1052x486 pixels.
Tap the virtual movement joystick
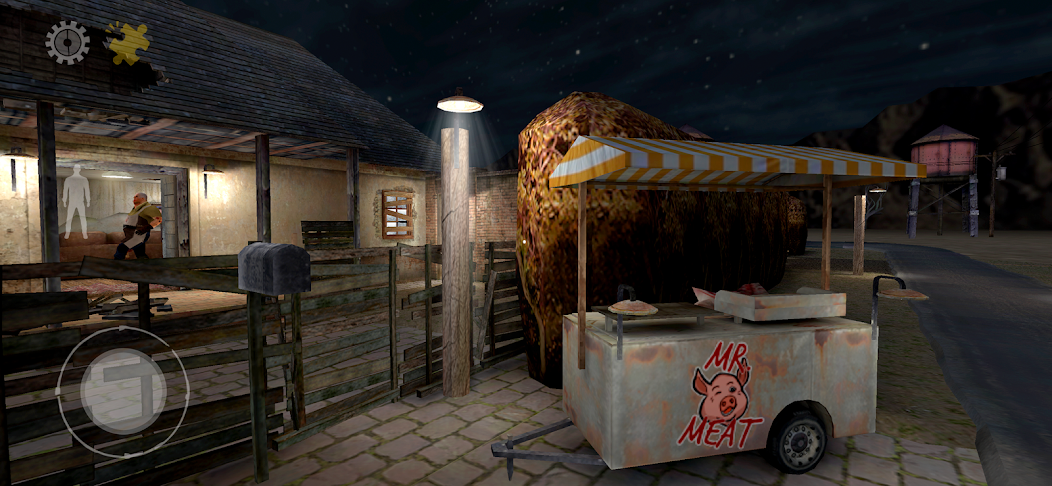click(122, 391)
